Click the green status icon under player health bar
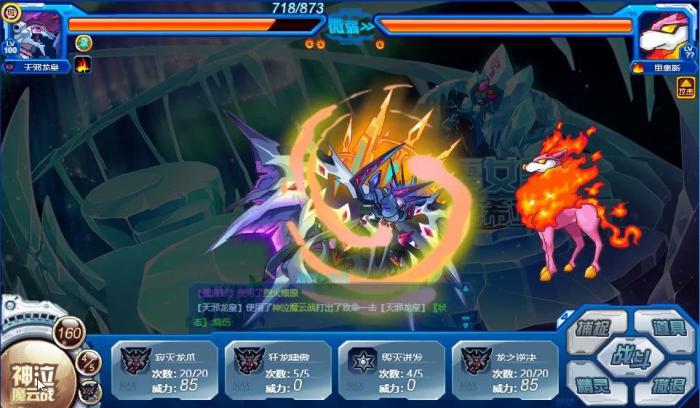This screenshot has width=700, height=408. 84,42
